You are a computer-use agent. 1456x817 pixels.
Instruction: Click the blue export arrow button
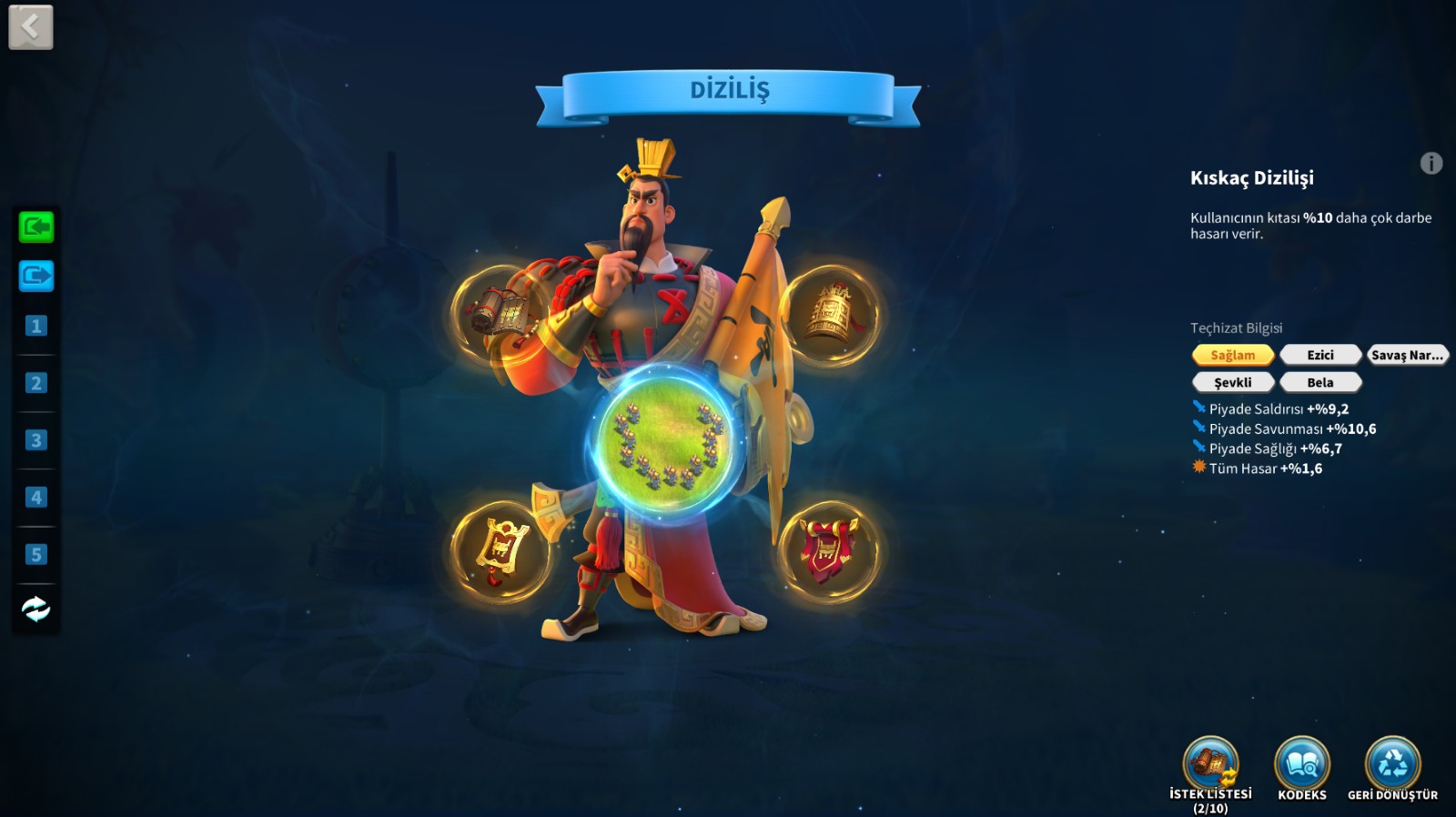(36, 276)
